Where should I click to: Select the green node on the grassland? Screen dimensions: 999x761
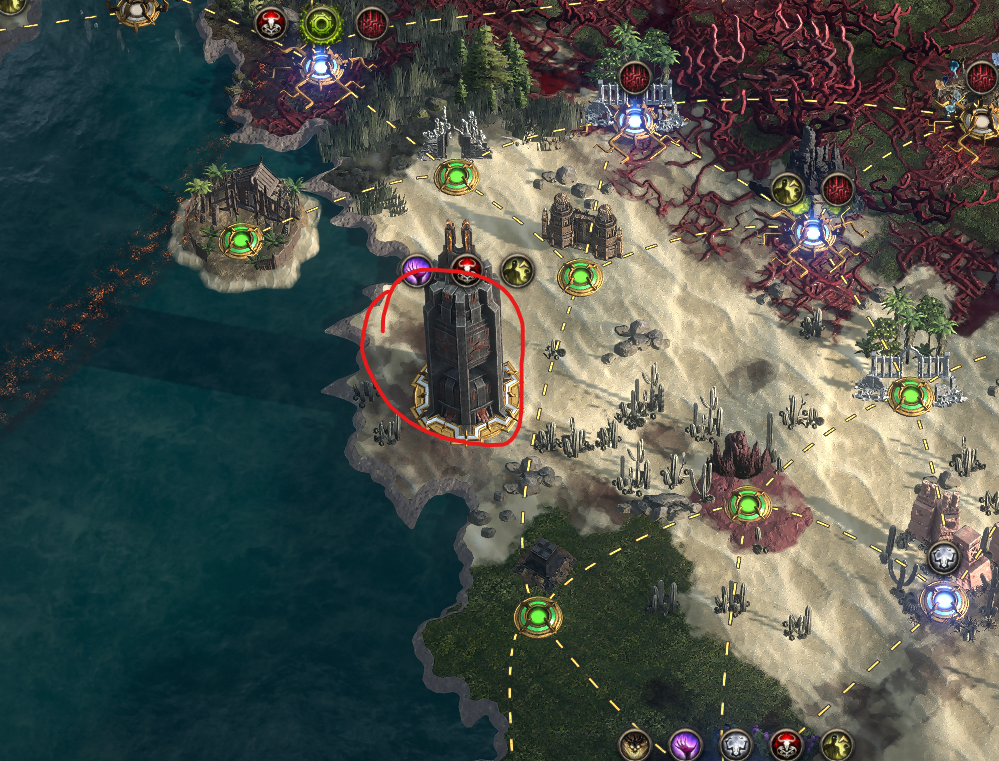[537, 616]
